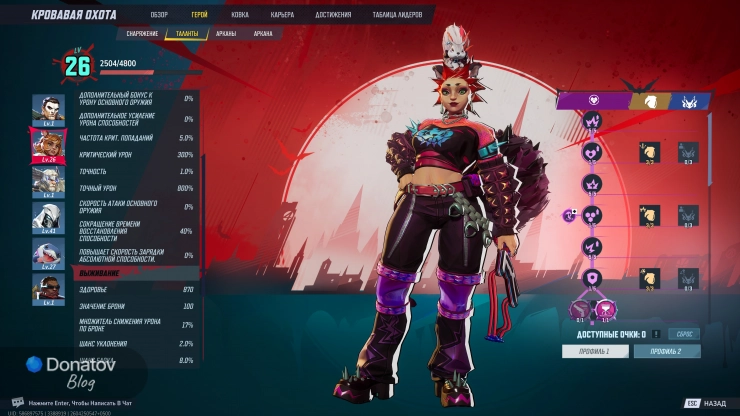The width and height of the screenshot is (740, 416).
Task: Switch to the Арканы tab
Action: [226, 33]
